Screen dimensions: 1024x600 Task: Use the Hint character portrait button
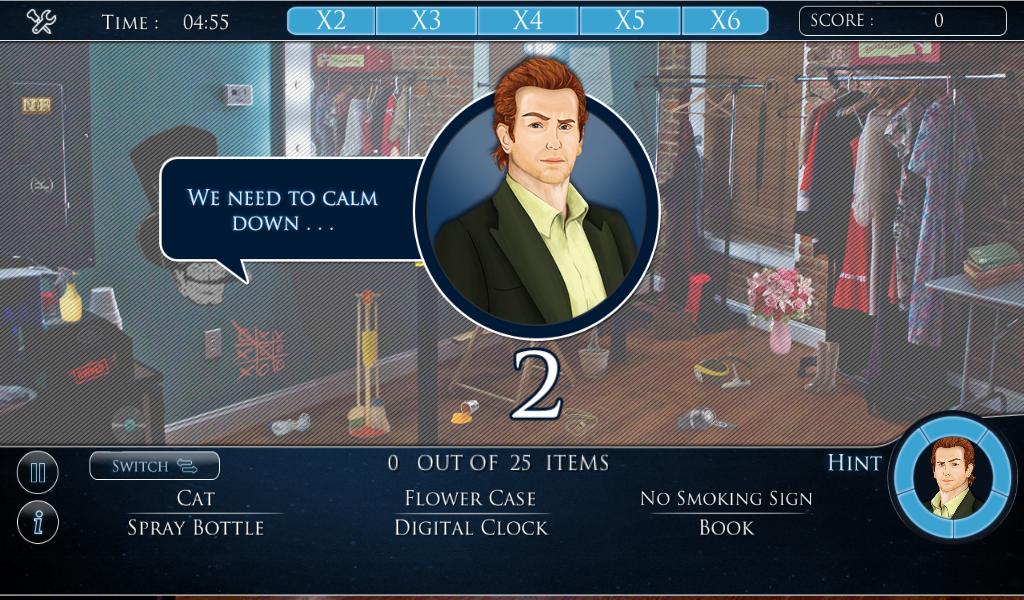coord(953,477)
